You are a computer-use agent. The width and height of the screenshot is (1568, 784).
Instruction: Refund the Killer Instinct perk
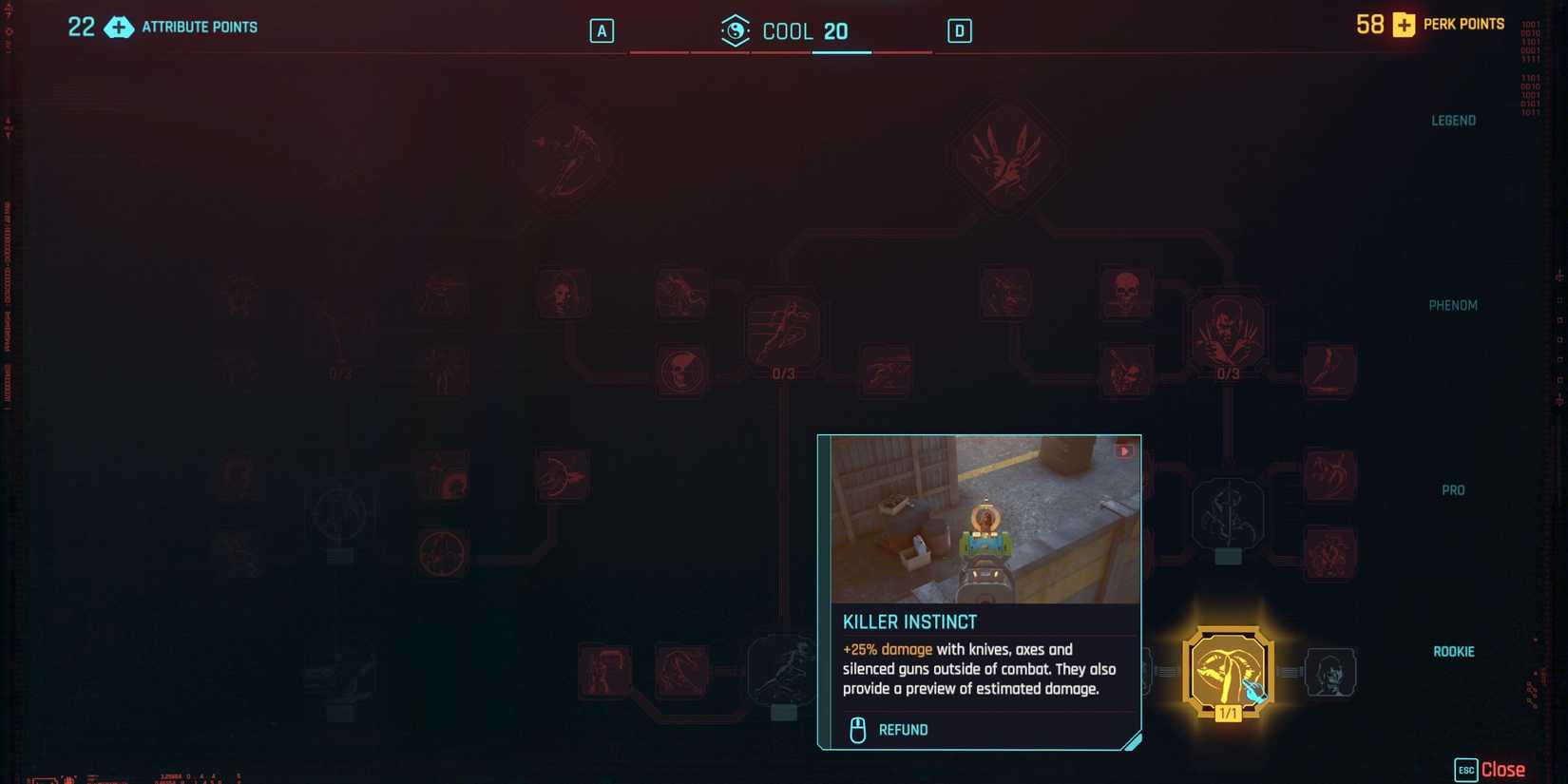coord(888,729)
